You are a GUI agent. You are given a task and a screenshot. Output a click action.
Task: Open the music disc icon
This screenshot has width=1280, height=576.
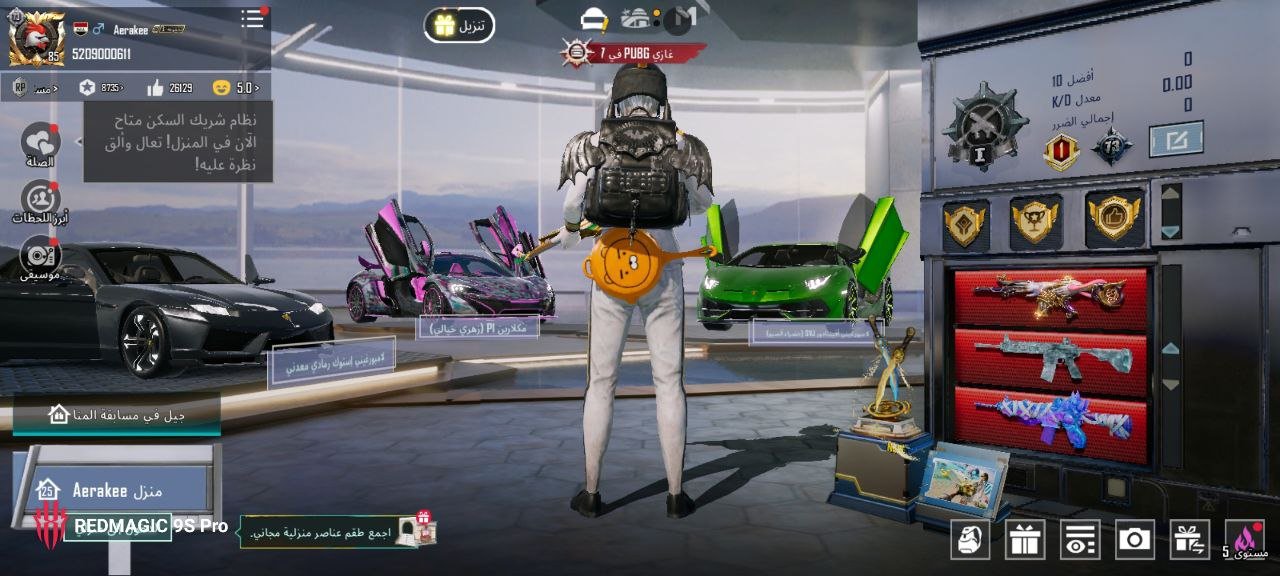point(40,255)
